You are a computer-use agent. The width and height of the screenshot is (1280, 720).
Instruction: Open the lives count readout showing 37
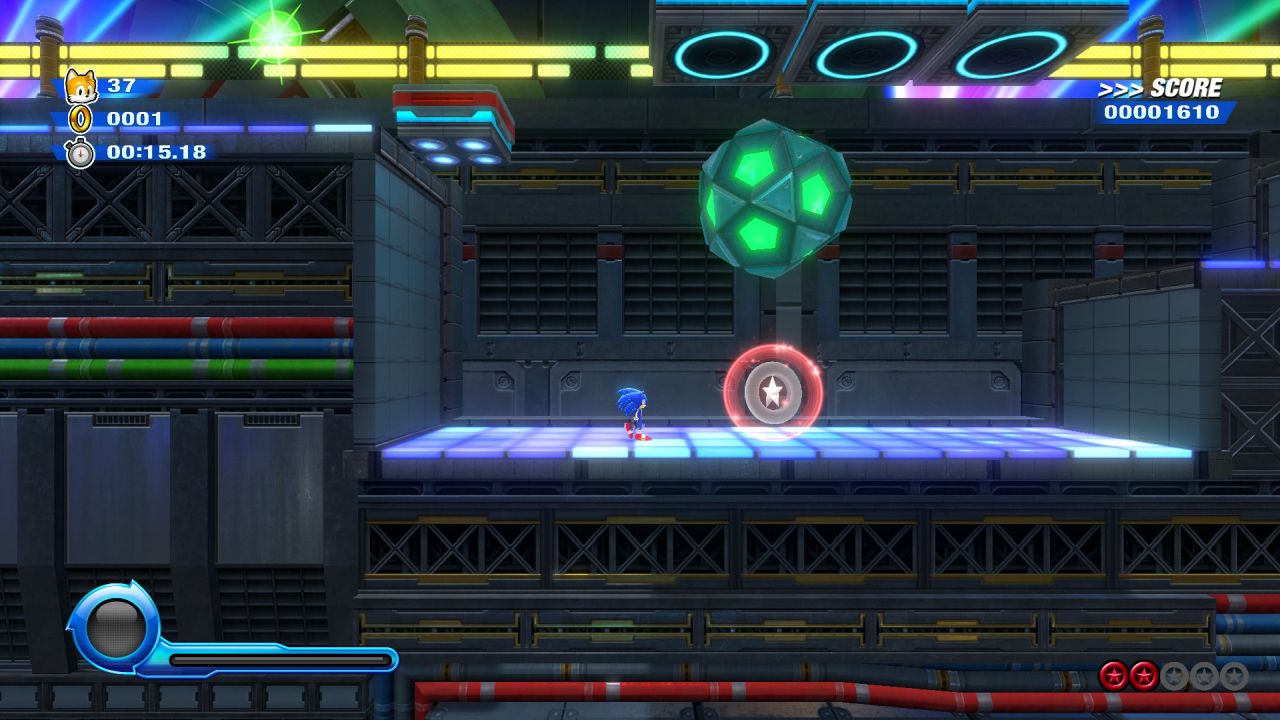(120, 85)
